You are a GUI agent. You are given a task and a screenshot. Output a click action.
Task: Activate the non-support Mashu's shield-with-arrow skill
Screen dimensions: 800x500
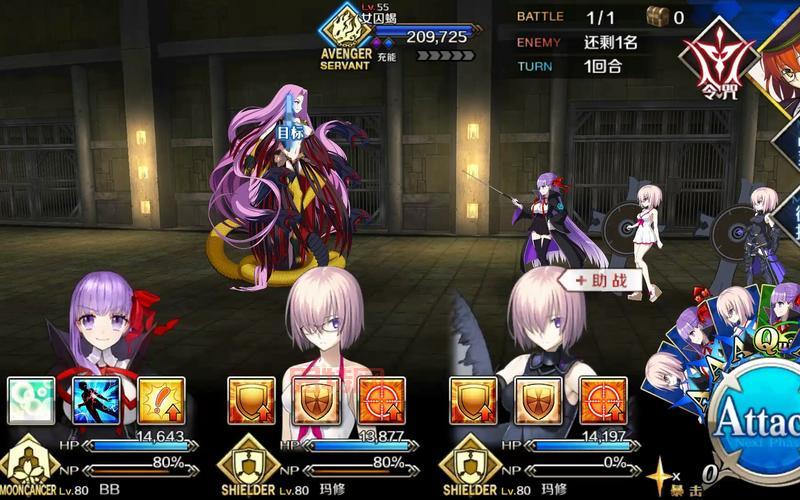[x=251, y=401]
